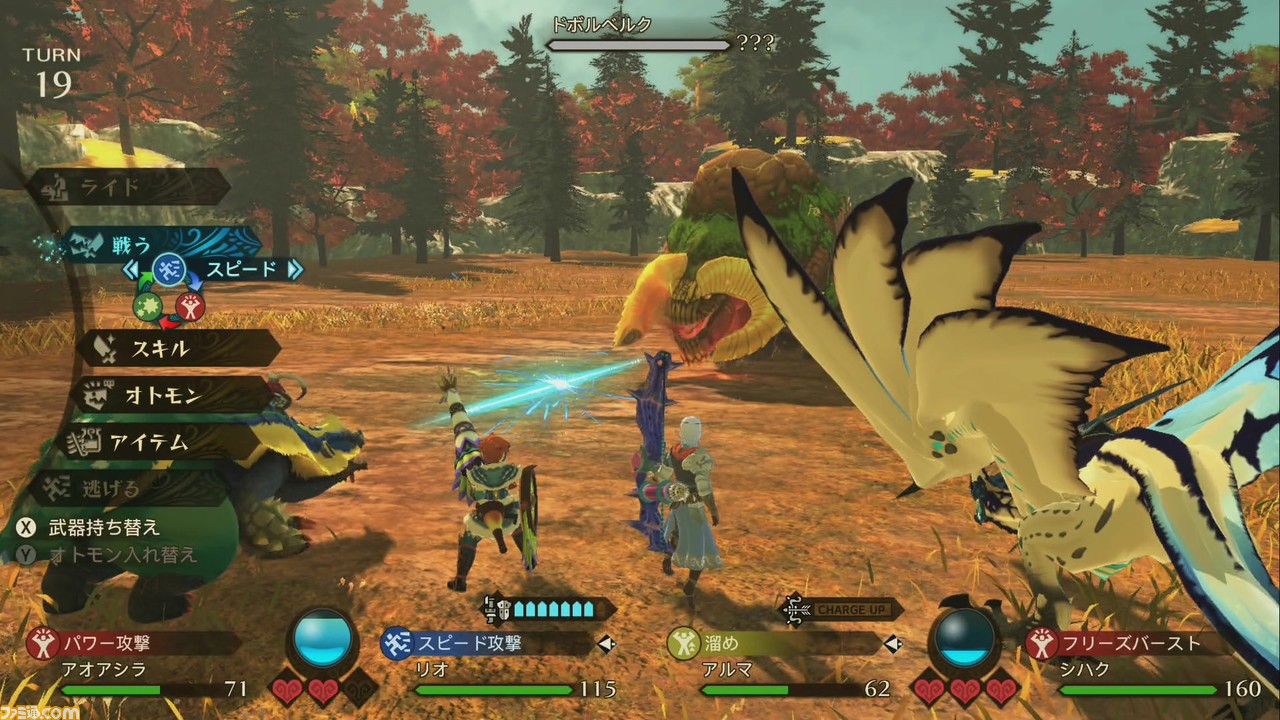Image resolution: width=1280 pixels, height=720 pixels.
Task: Select the アオアシラ party panel
Action: 140,665
